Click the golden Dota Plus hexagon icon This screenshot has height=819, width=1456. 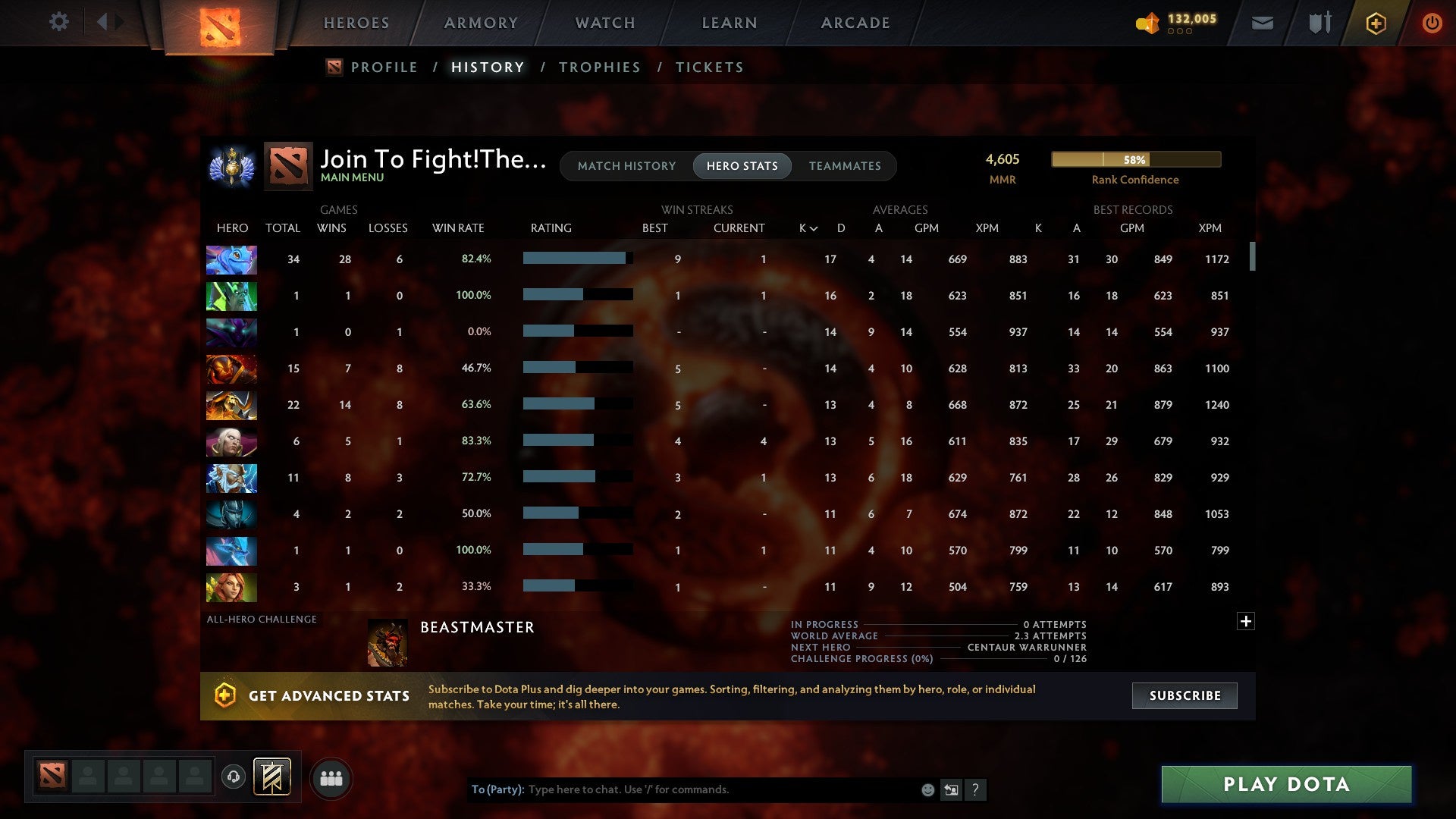[1376, 23]
